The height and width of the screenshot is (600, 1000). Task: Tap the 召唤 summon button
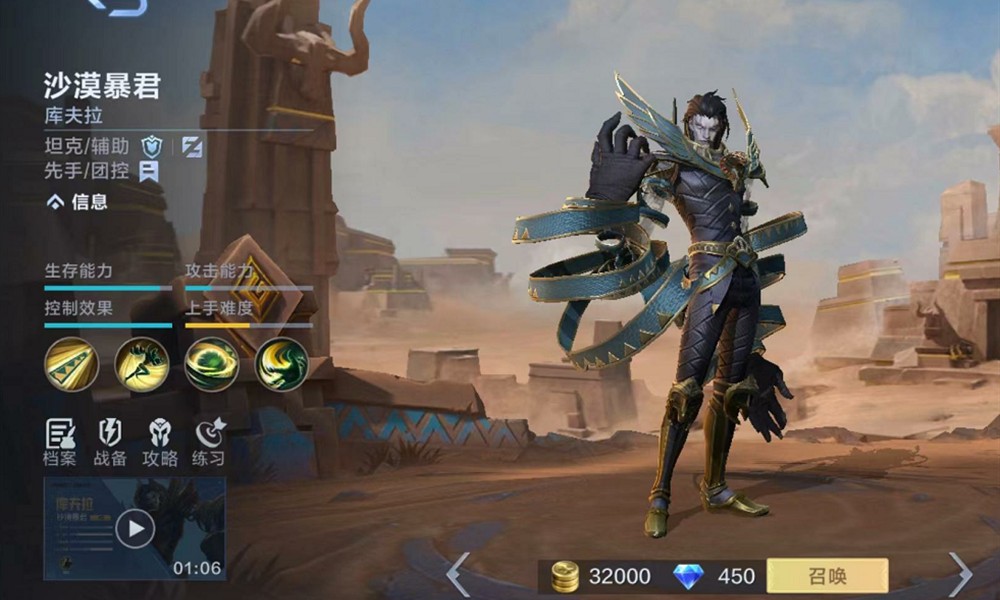[x=827, y=576]
